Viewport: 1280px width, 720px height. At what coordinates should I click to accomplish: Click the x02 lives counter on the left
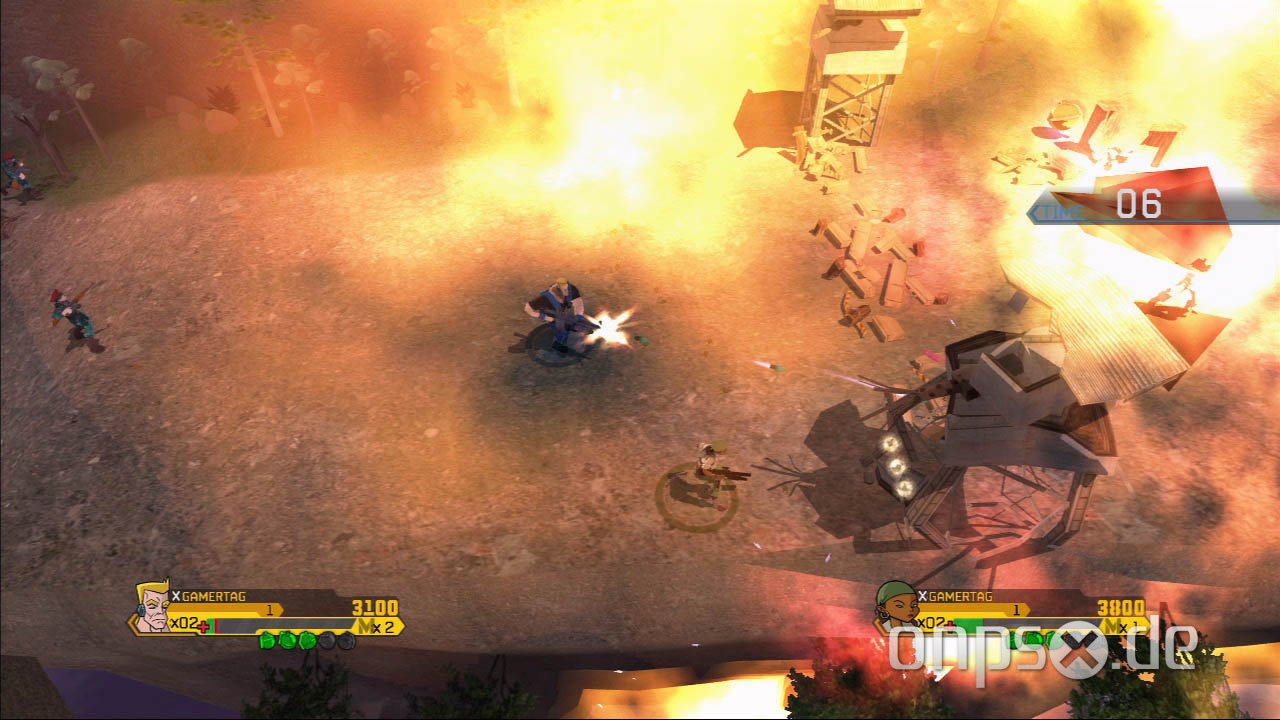click(183, 623)
